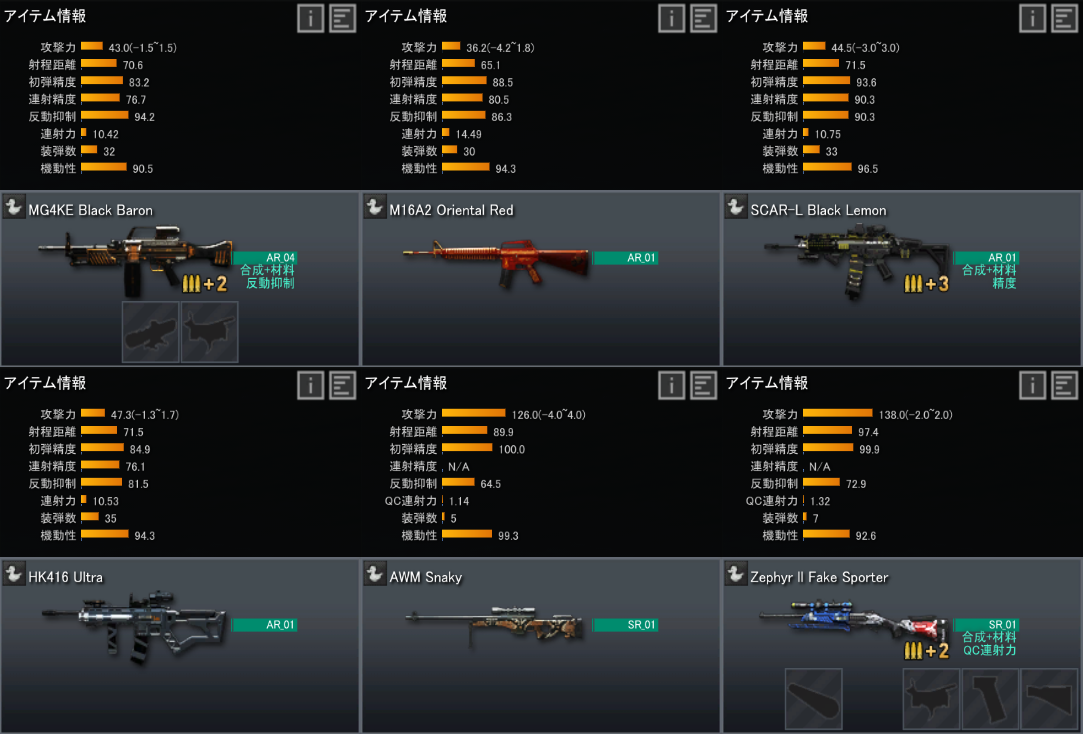Click the list button above HK416 Ultra stats

(342, 385)
